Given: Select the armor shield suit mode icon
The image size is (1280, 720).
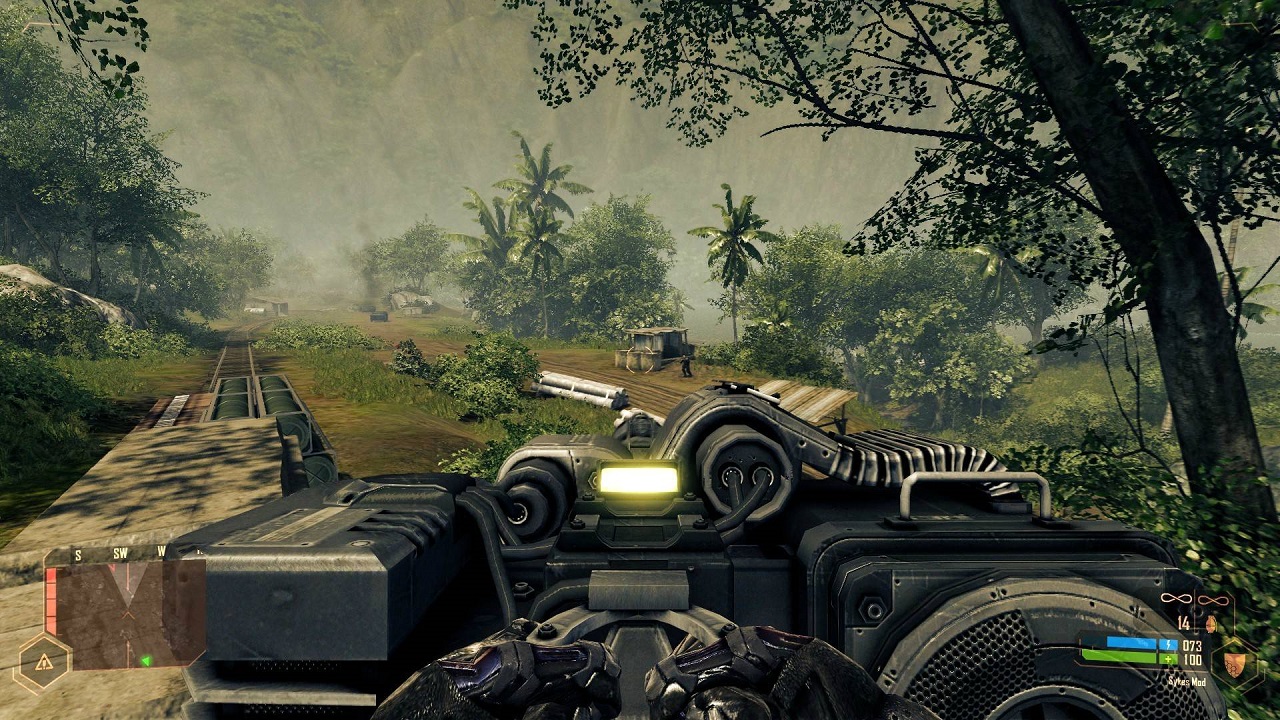Looking at the screenshot, I should pos(1236,660).
